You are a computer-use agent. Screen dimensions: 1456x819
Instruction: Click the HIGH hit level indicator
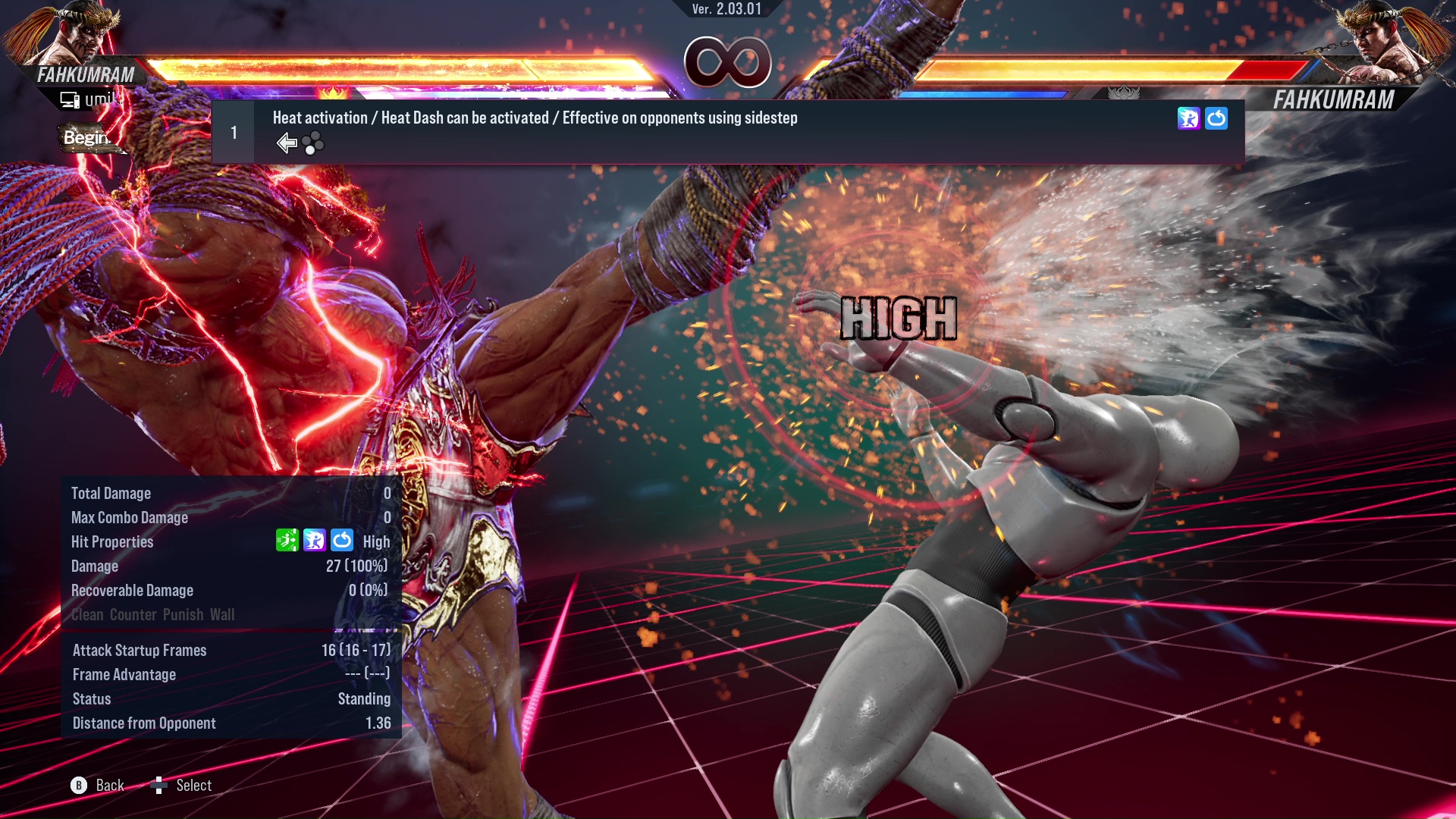click(899, 318)
